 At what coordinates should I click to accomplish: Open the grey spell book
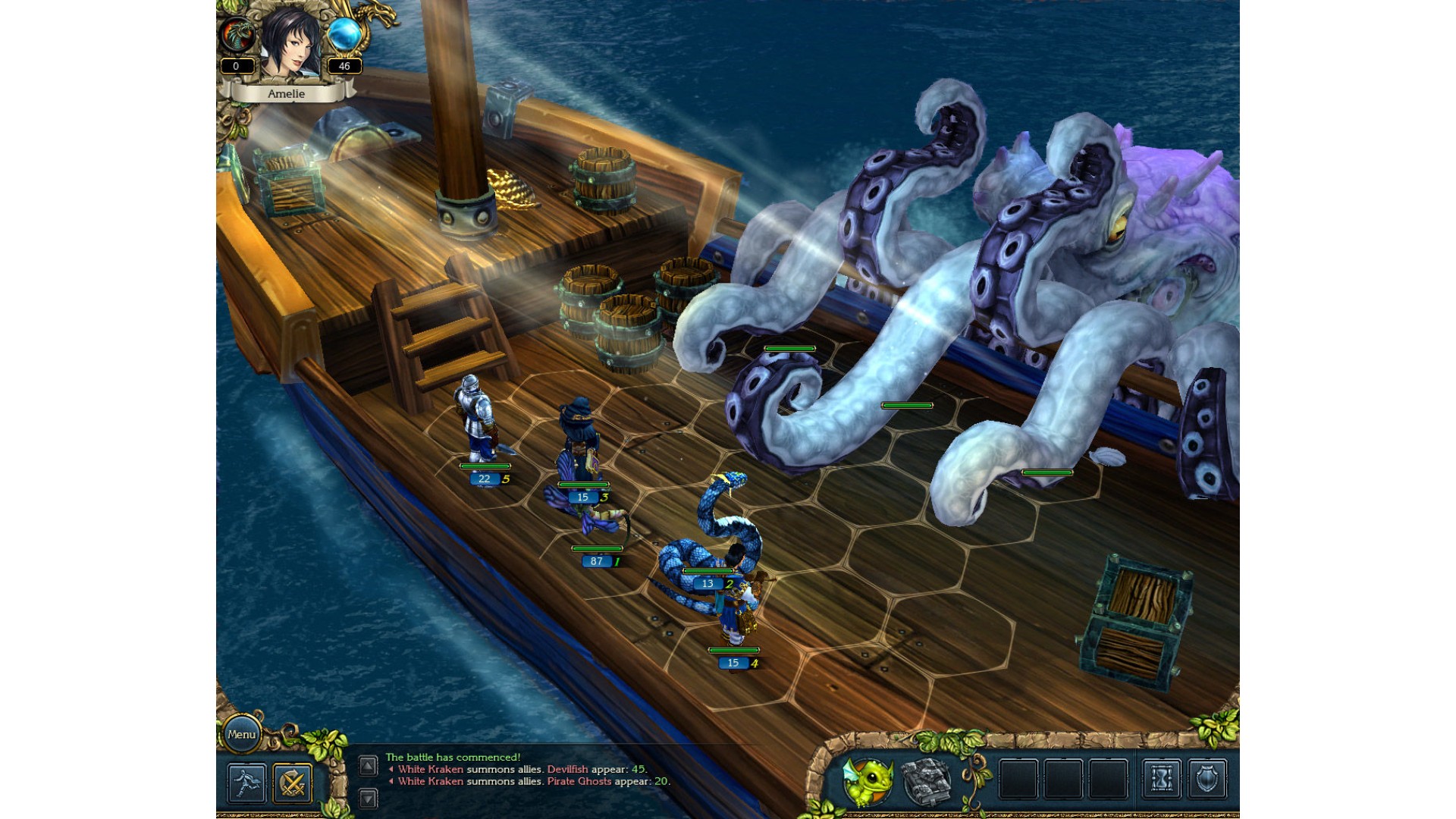click(x=926, y=780)
